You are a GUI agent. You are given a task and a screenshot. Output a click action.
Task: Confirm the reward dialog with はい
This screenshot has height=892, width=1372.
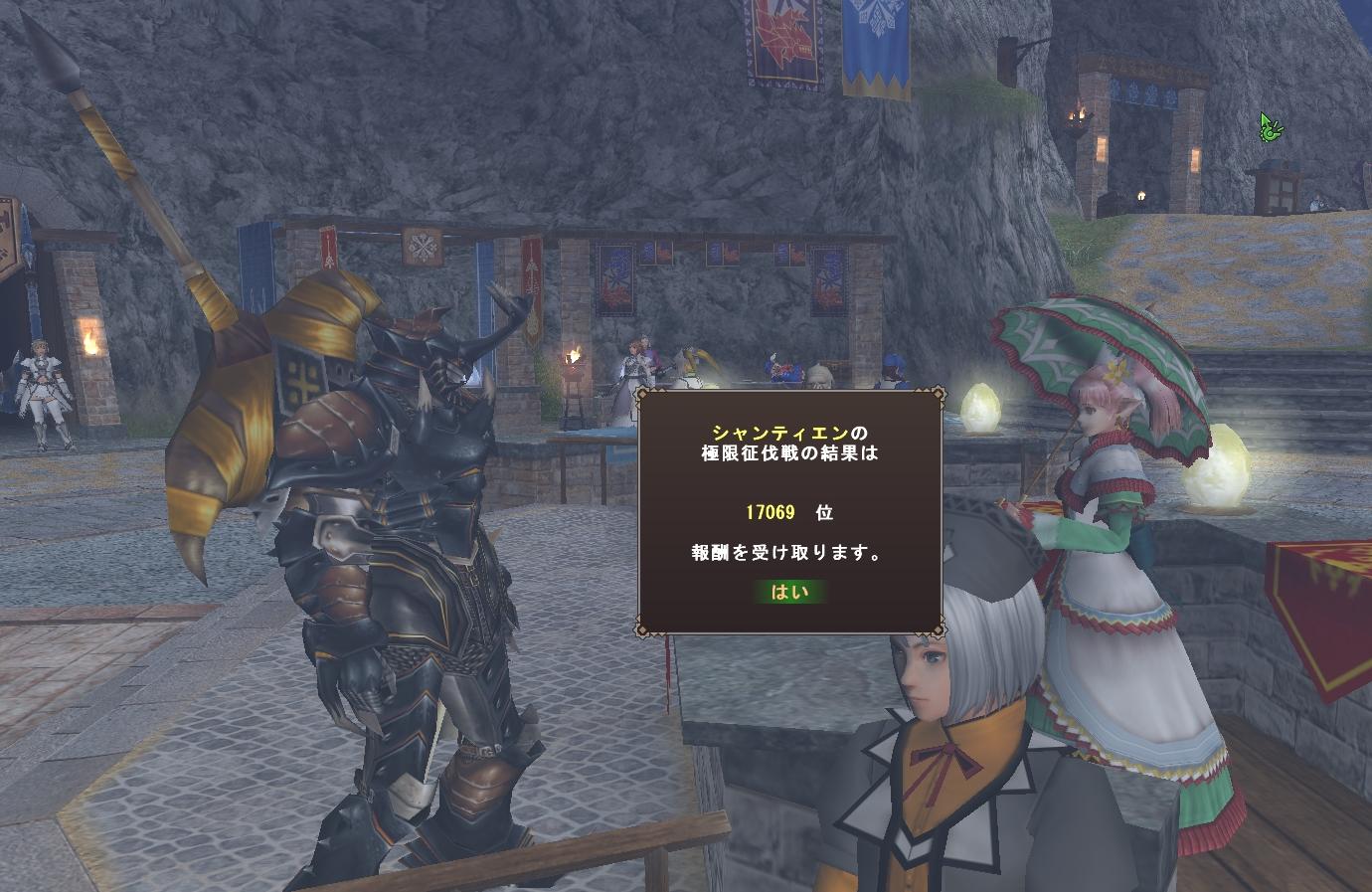pos(790,593)
